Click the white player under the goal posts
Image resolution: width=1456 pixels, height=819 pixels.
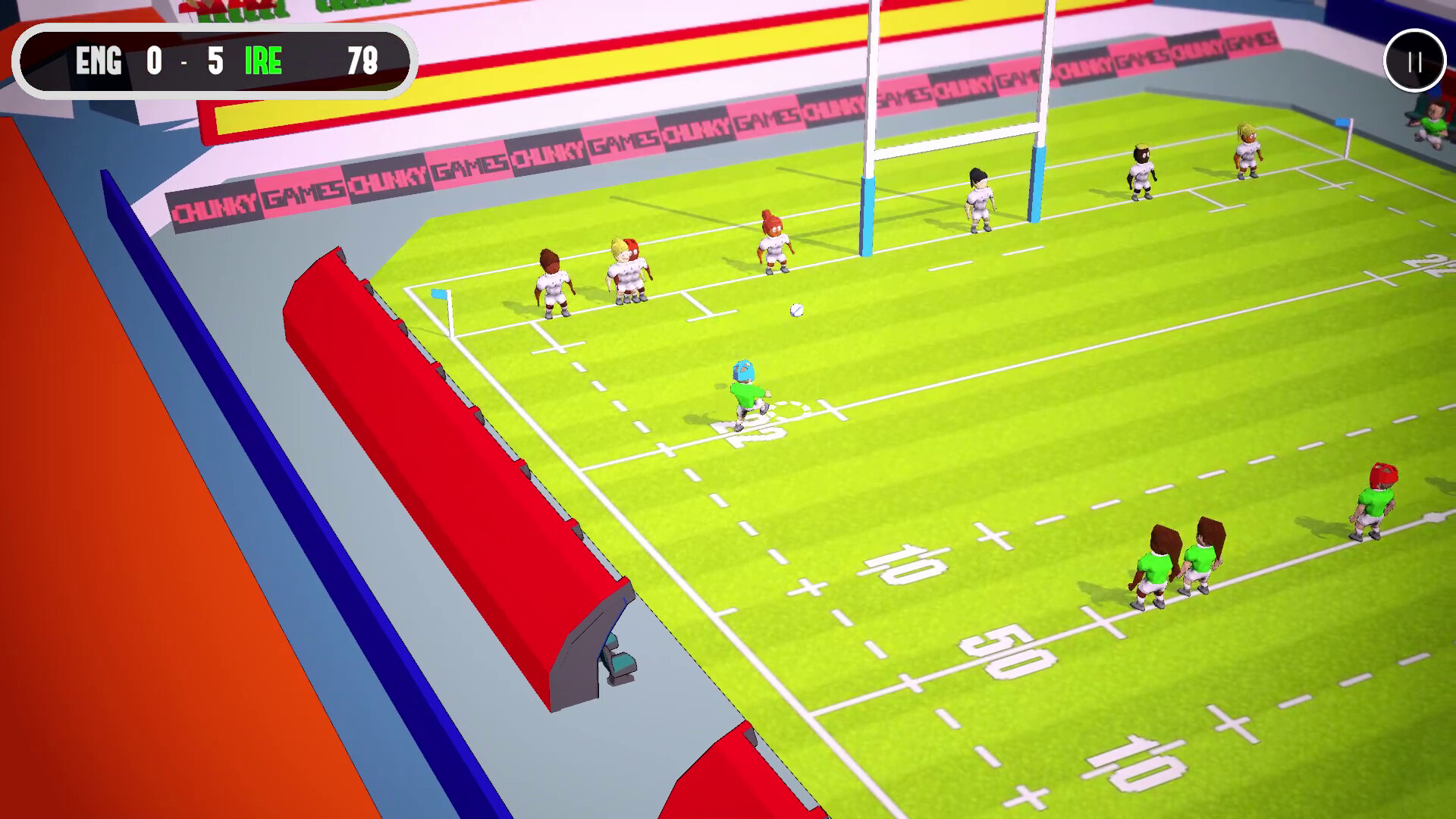978,201
